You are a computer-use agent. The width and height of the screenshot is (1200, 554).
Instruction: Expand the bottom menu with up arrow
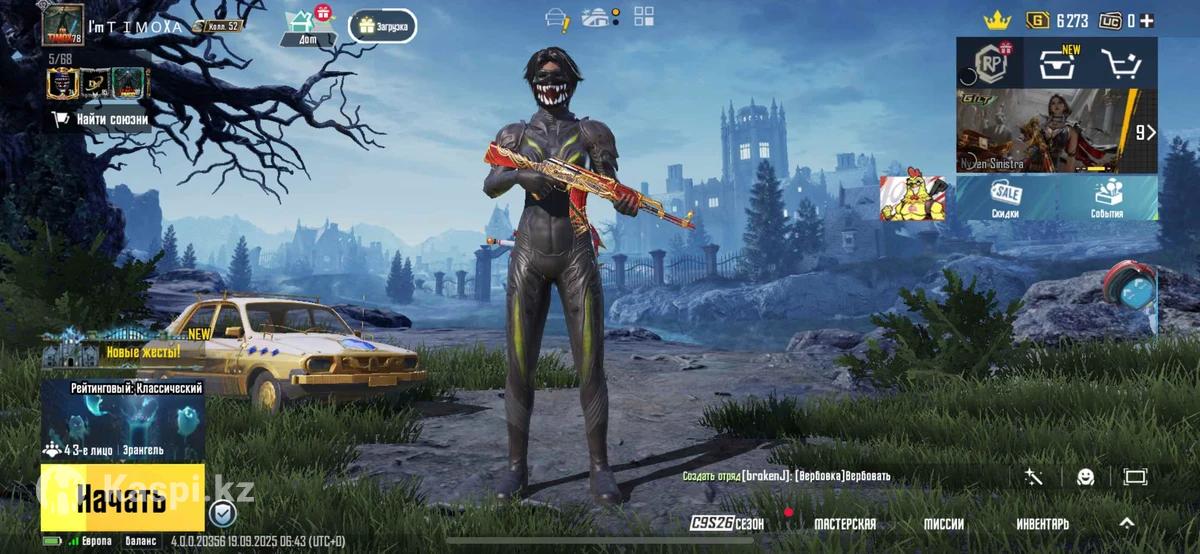pyautogui.click(x=1126, y=523)
